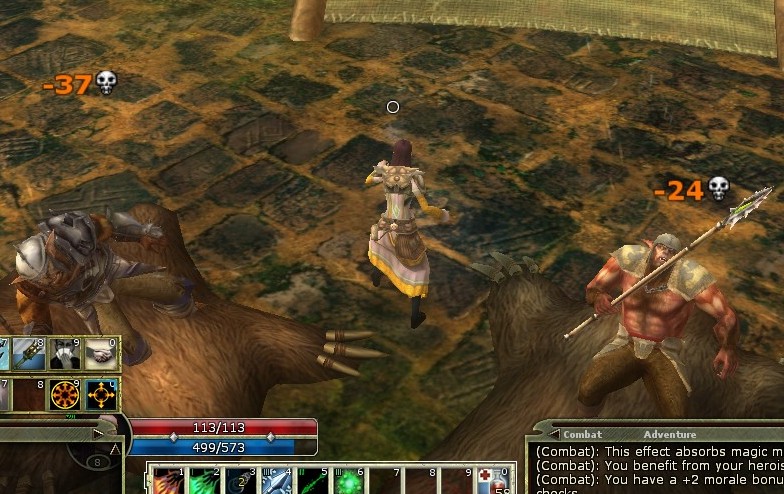Cast the fiery claw spell in slot 1
The width and height of the screenshot is (784, 494).
click(167, 481)
